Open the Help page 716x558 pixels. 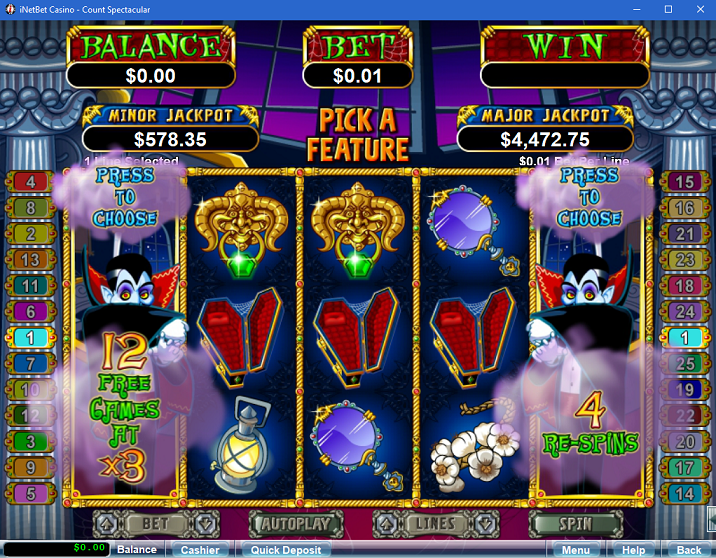coord(633,549)
